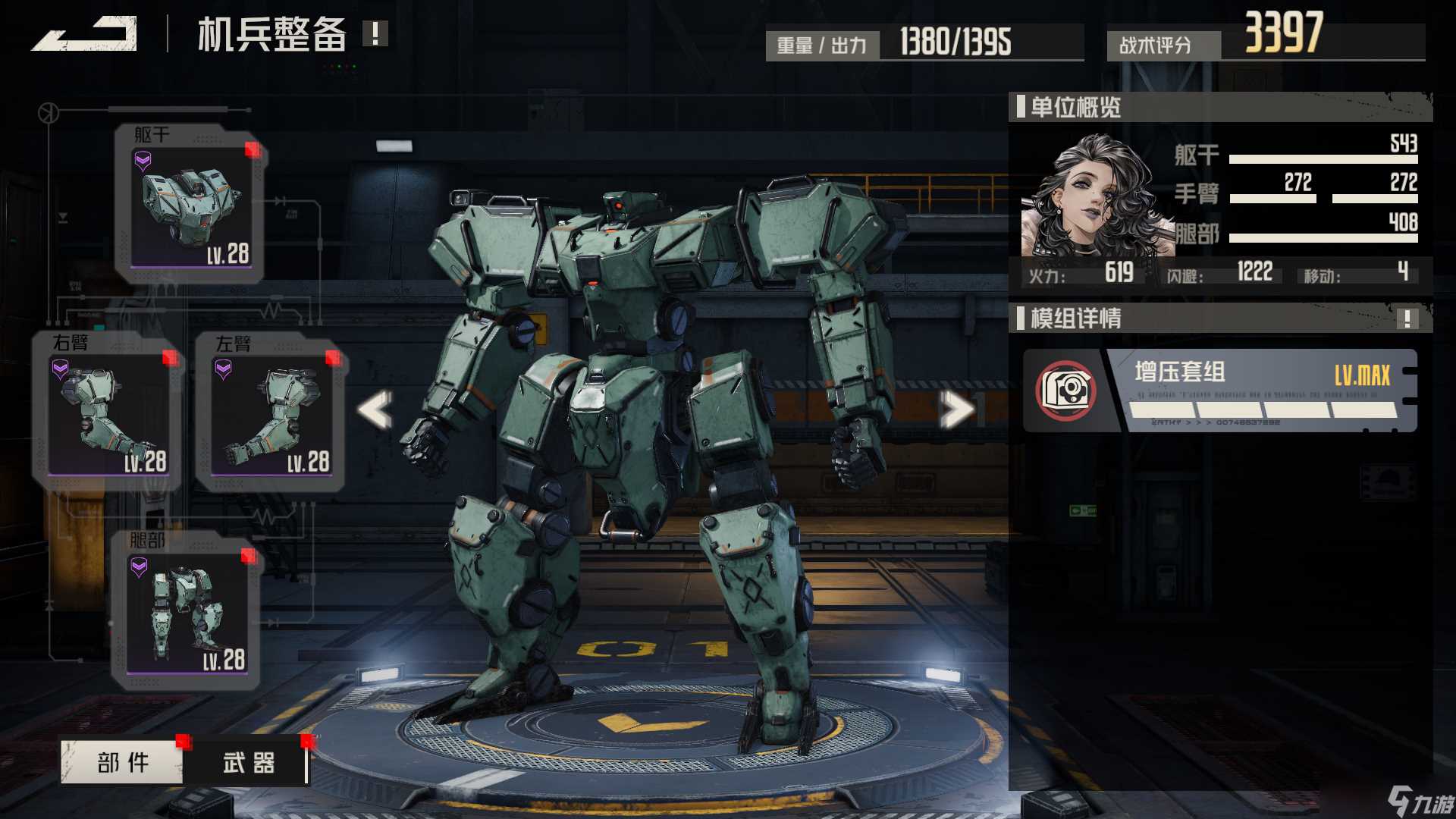Go back using the return arrow
Image resolution: width=1456 pixels, height=819 pixels.
click(x=85, y=35)
